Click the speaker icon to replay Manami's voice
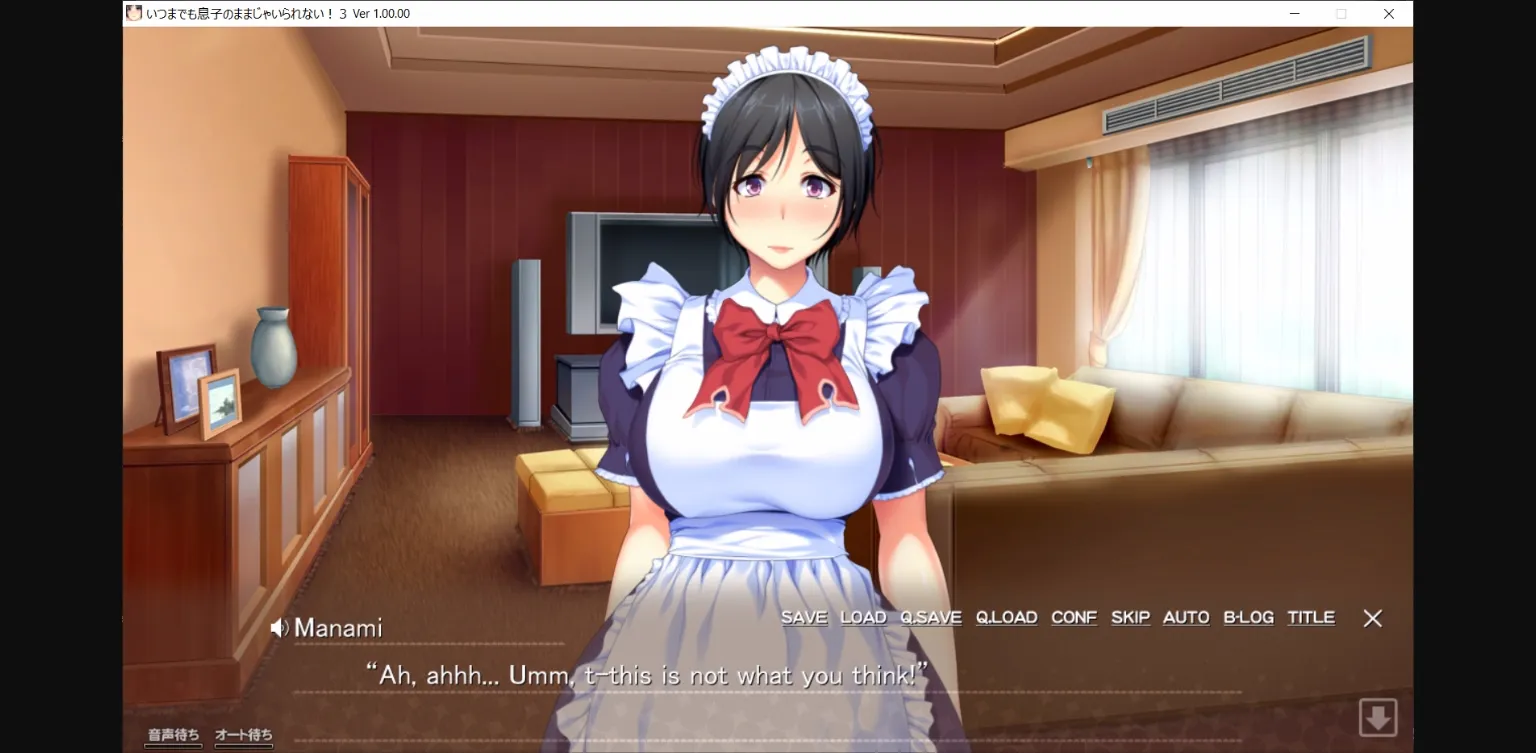Viewport: 1536px width, 753px height. [x=280, y=627]
